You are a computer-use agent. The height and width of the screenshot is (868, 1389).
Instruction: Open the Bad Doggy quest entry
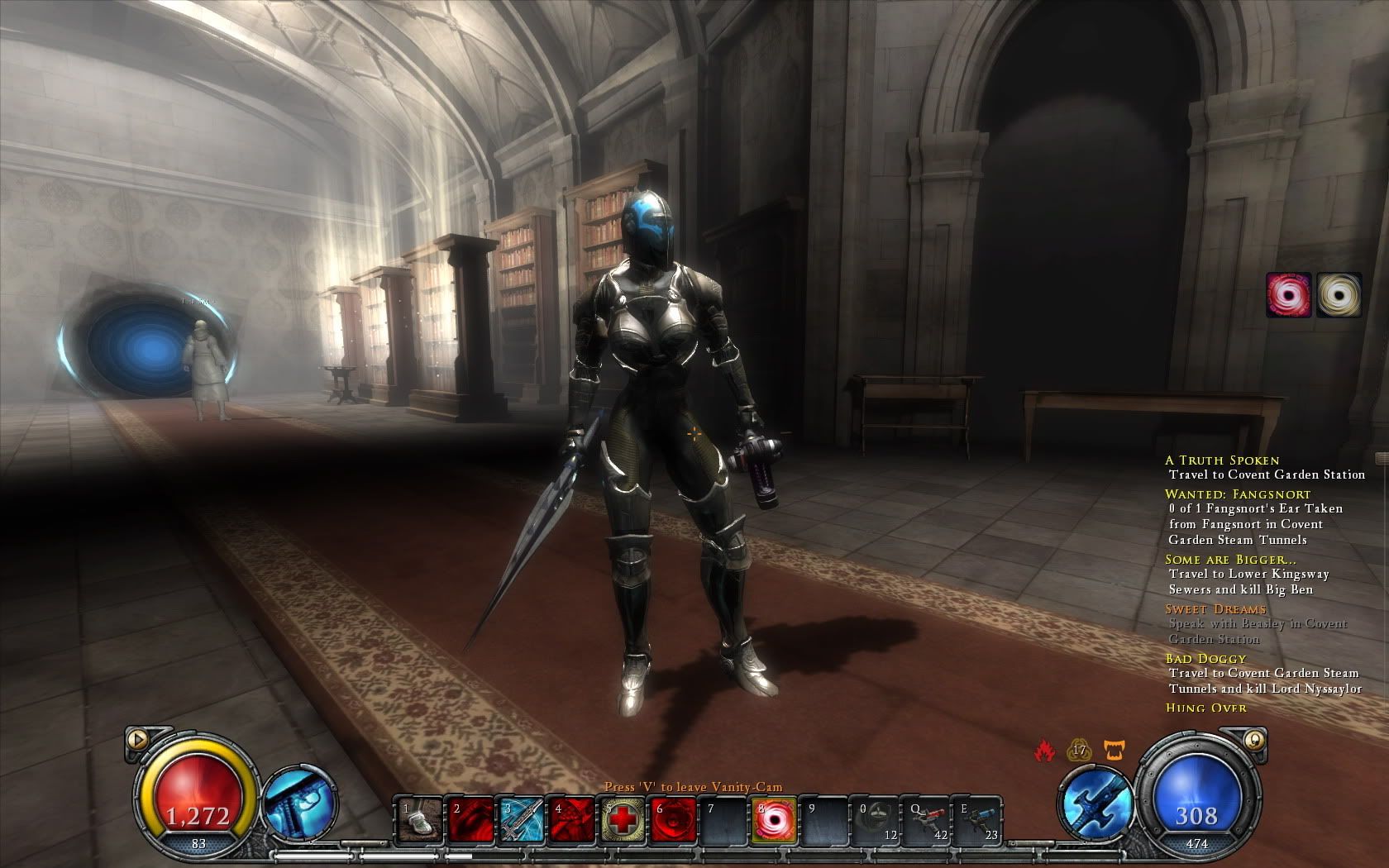tap(1205, 659)
